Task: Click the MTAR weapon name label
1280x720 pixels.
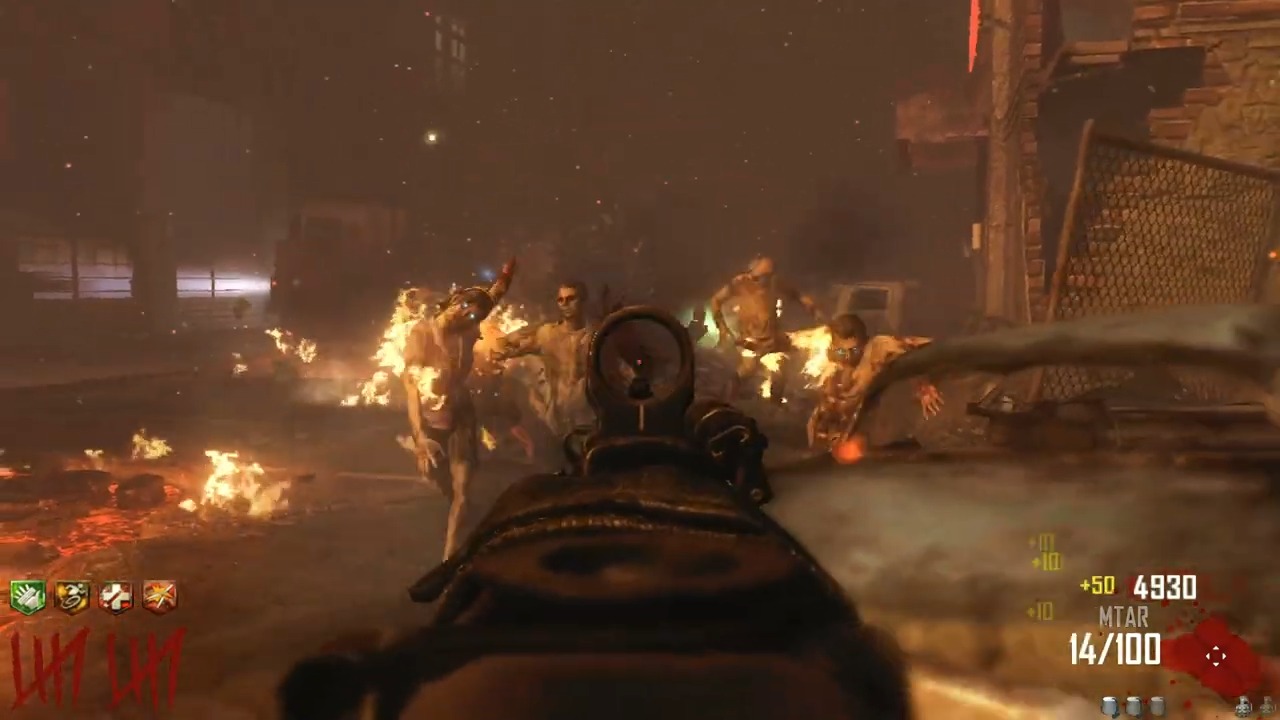Action: coord(1122,618)
